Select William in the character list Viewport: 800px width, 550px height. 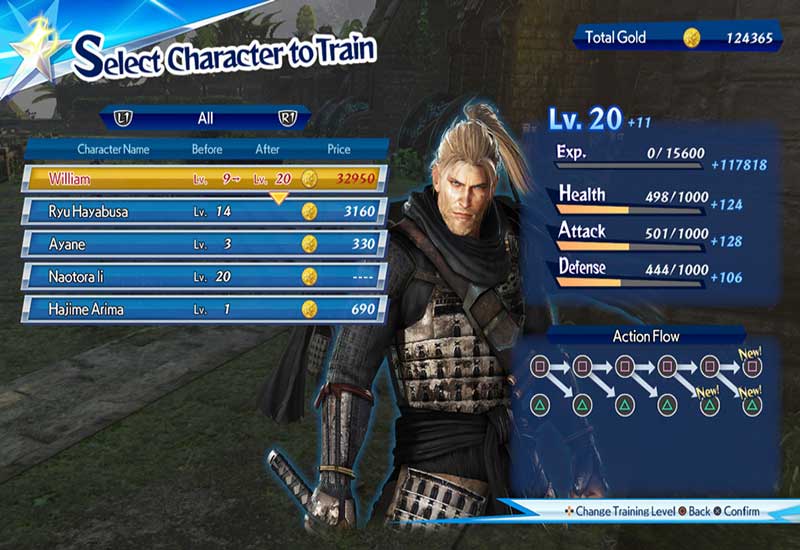[200, 179]
